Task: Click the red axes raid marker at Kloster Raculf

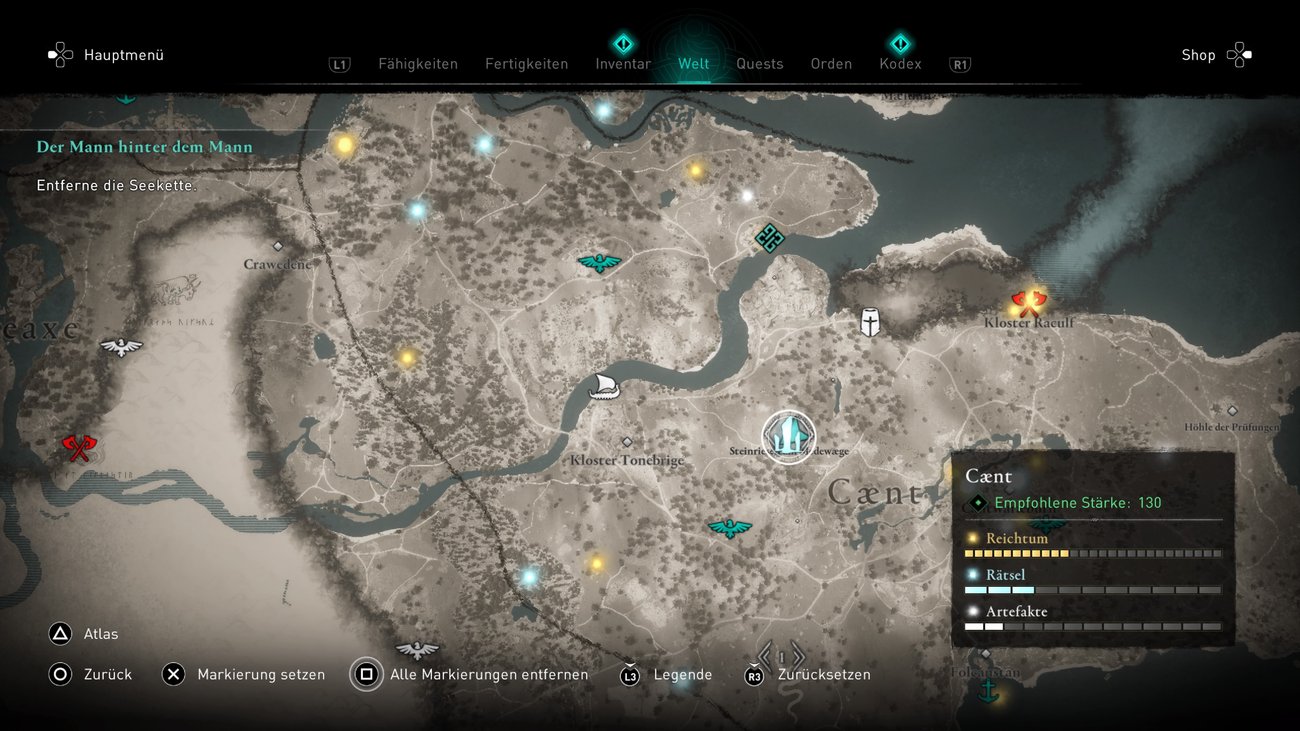Action: click(x=1027, y=301)
